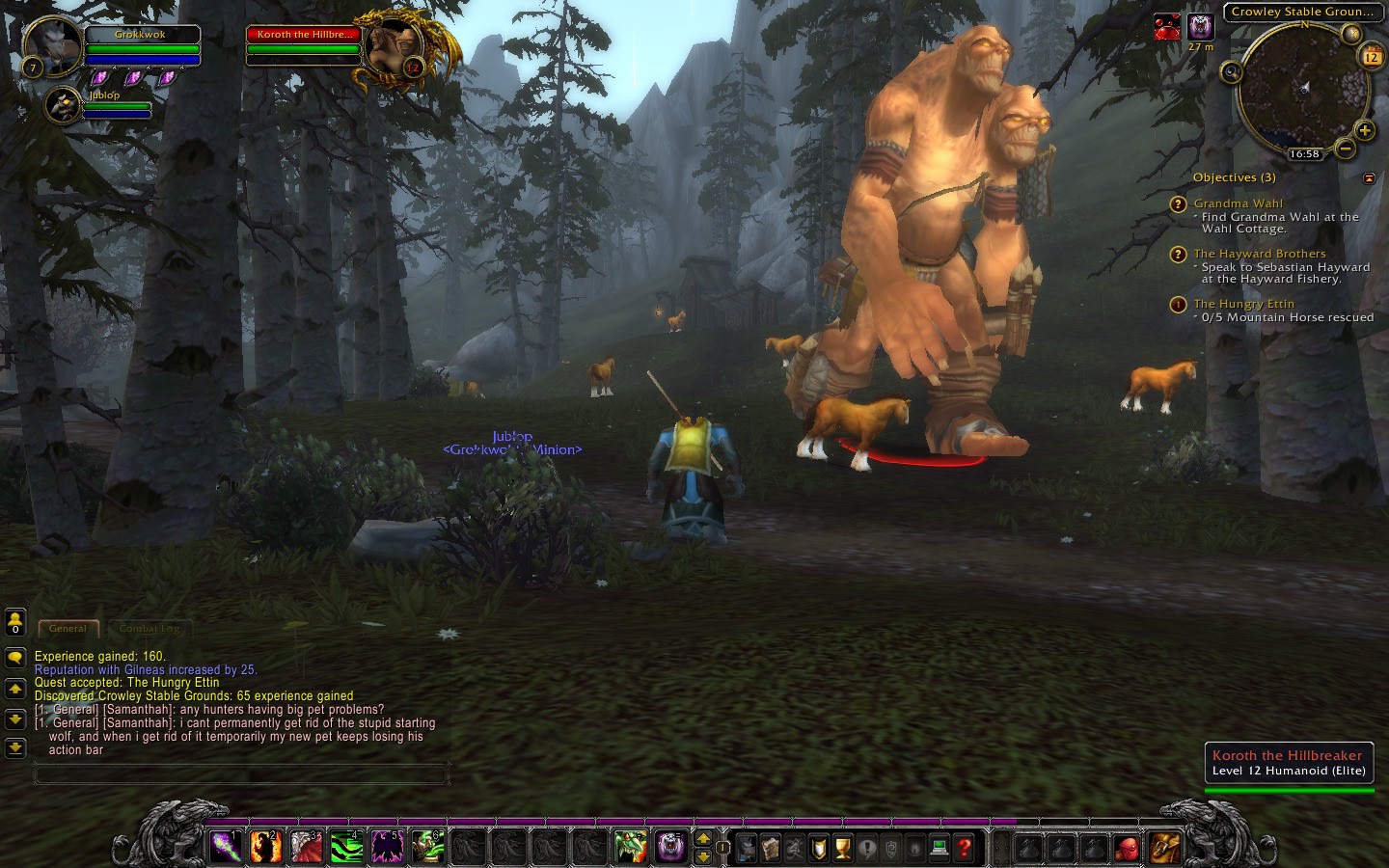The height and width of the screenshot is (868, 1389).
Task: Open the Grandma Wahl quest entry
Action: tap(1238, 203)
